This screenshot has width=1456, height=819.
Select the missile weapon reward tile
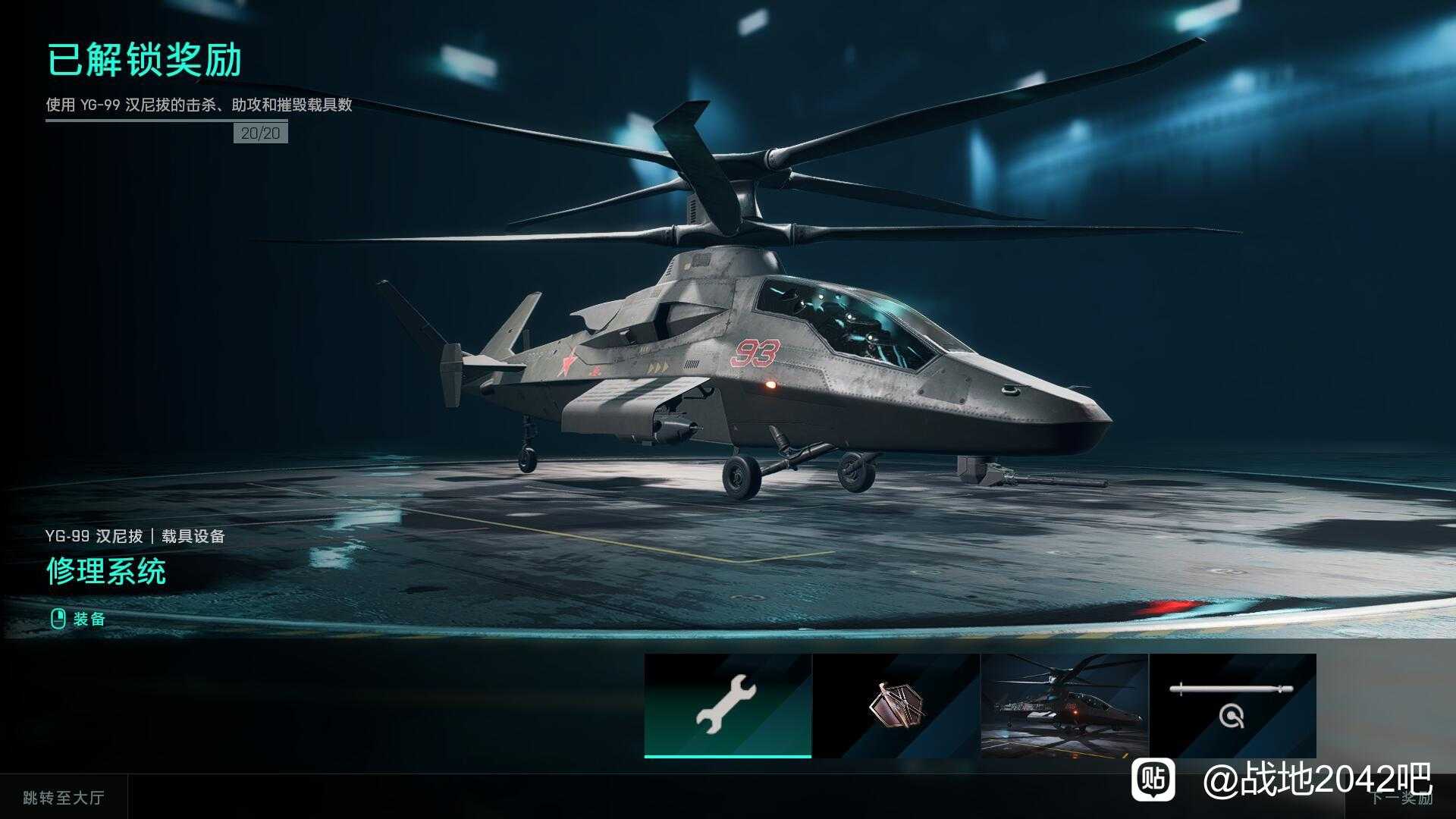coord(1232,705)
